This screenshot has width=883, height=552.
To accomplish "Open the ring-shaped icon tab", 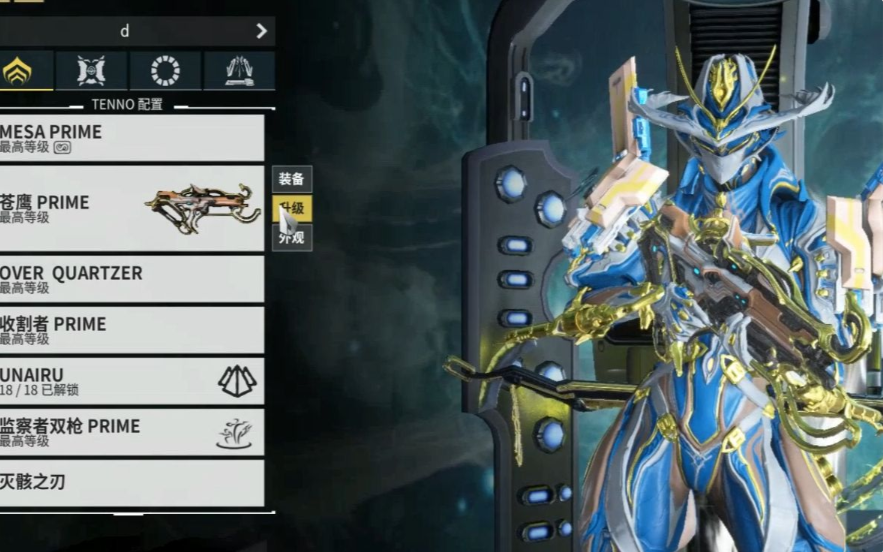I will [165, 71].
